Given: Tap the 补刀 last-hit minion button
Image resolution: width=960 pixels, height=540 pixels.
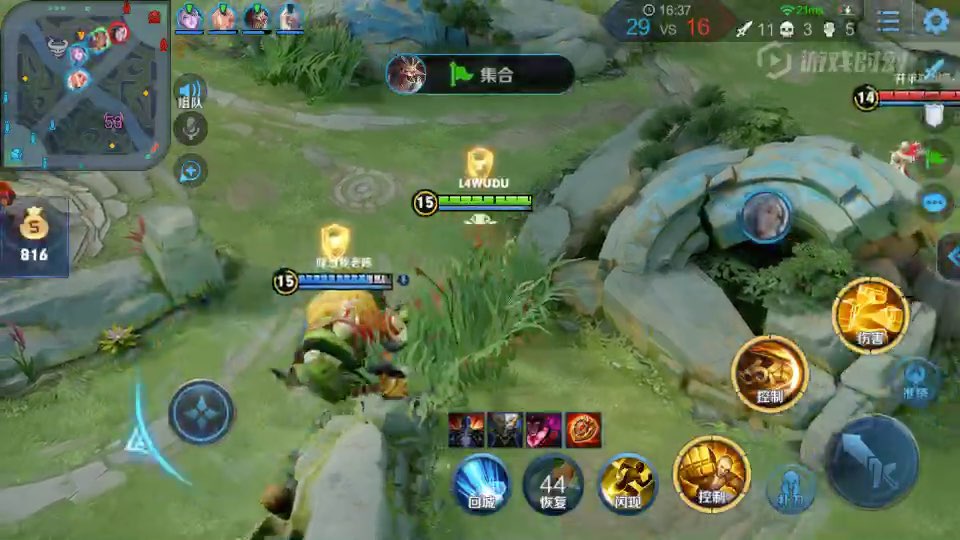Looking at the screenshot, I should point(790,490).
